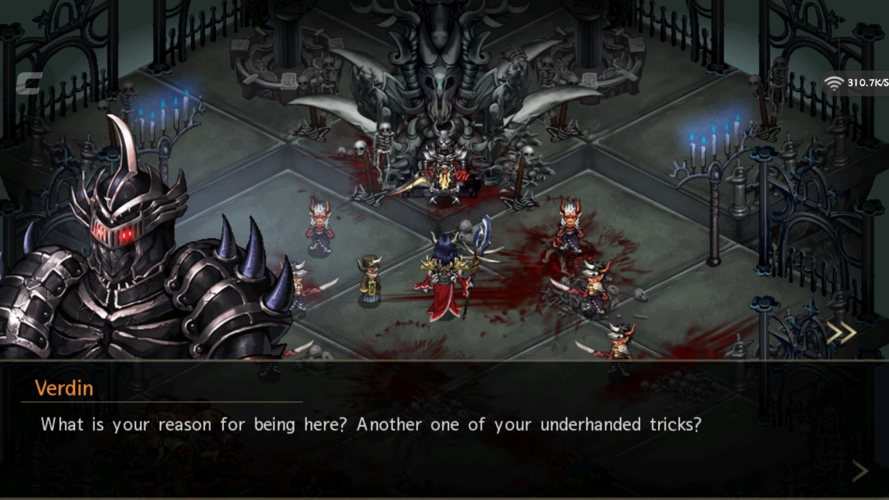Advance the dialogue with the next arrow
This screenshot has height=500, width=889.
click(858, 470)
